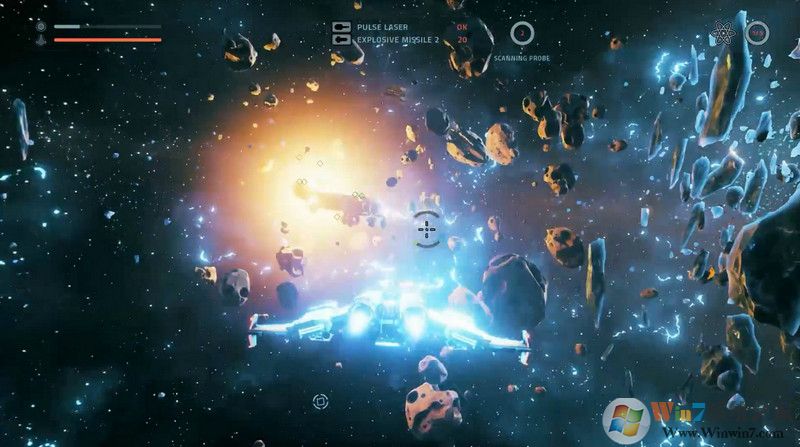Click the ship hull icon beside the red bar
The width and height of the screenshot is (800, 447).
point(41,40)
